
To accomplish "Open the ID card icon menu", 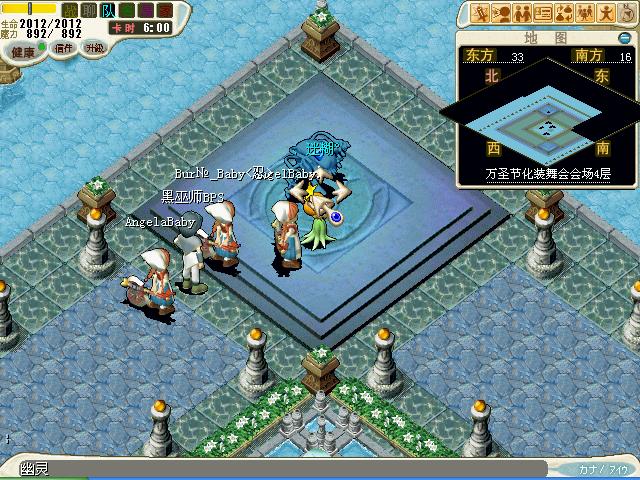I will [x=544, y=13].
